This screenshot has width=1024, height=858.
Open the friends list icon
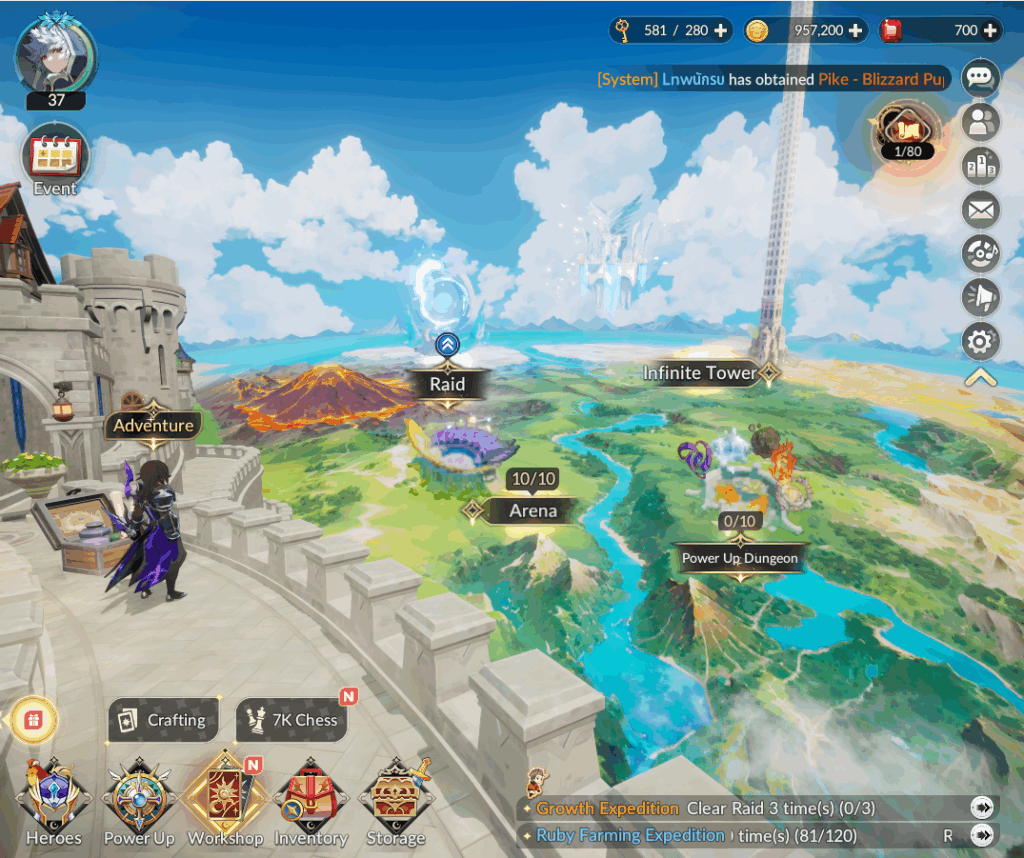[980, 122]
